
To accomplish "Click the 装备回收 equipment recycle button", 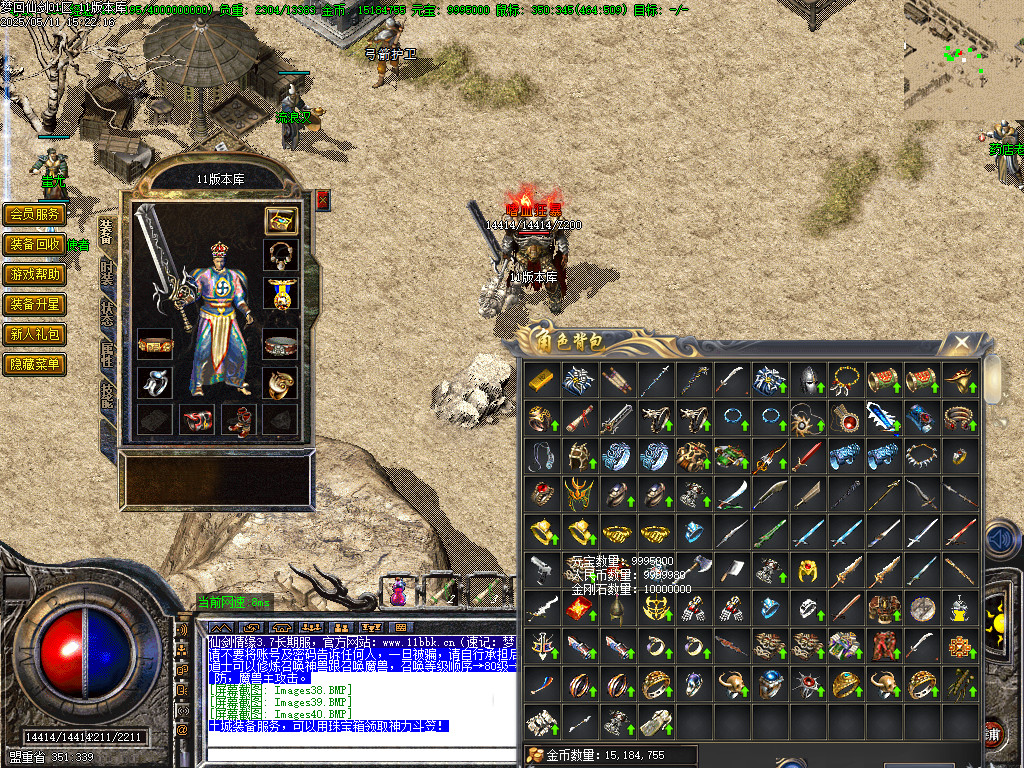I will (35, 244).
